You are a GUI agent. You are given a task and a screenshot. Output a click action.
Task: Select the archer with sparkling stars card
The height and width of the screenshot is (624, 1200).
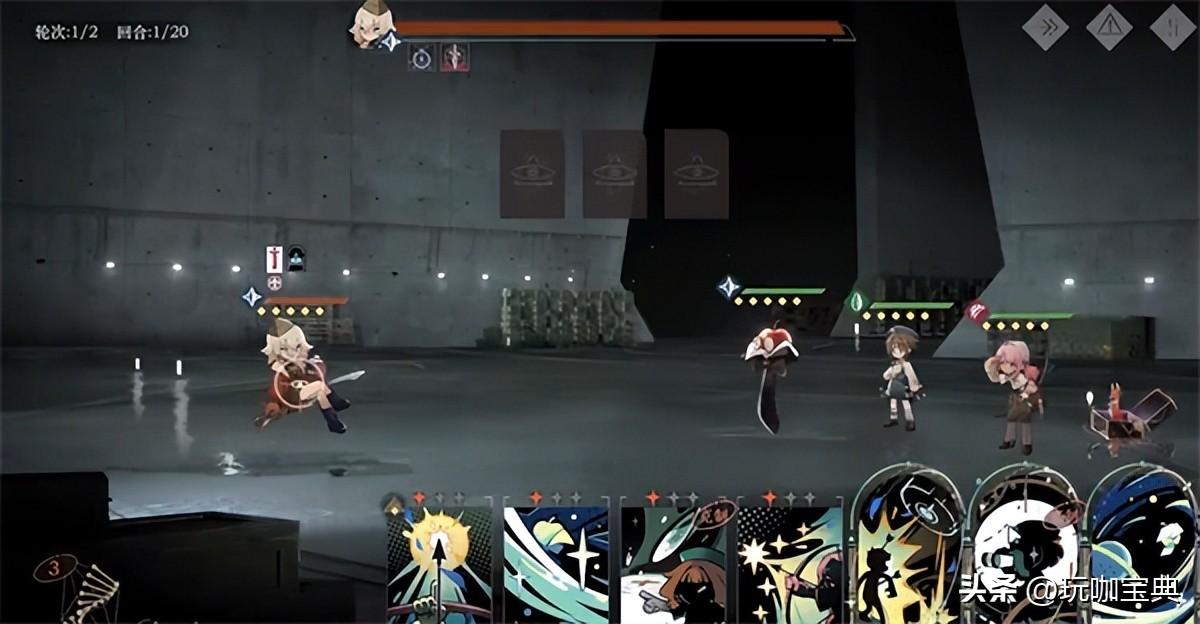point(790,558)
